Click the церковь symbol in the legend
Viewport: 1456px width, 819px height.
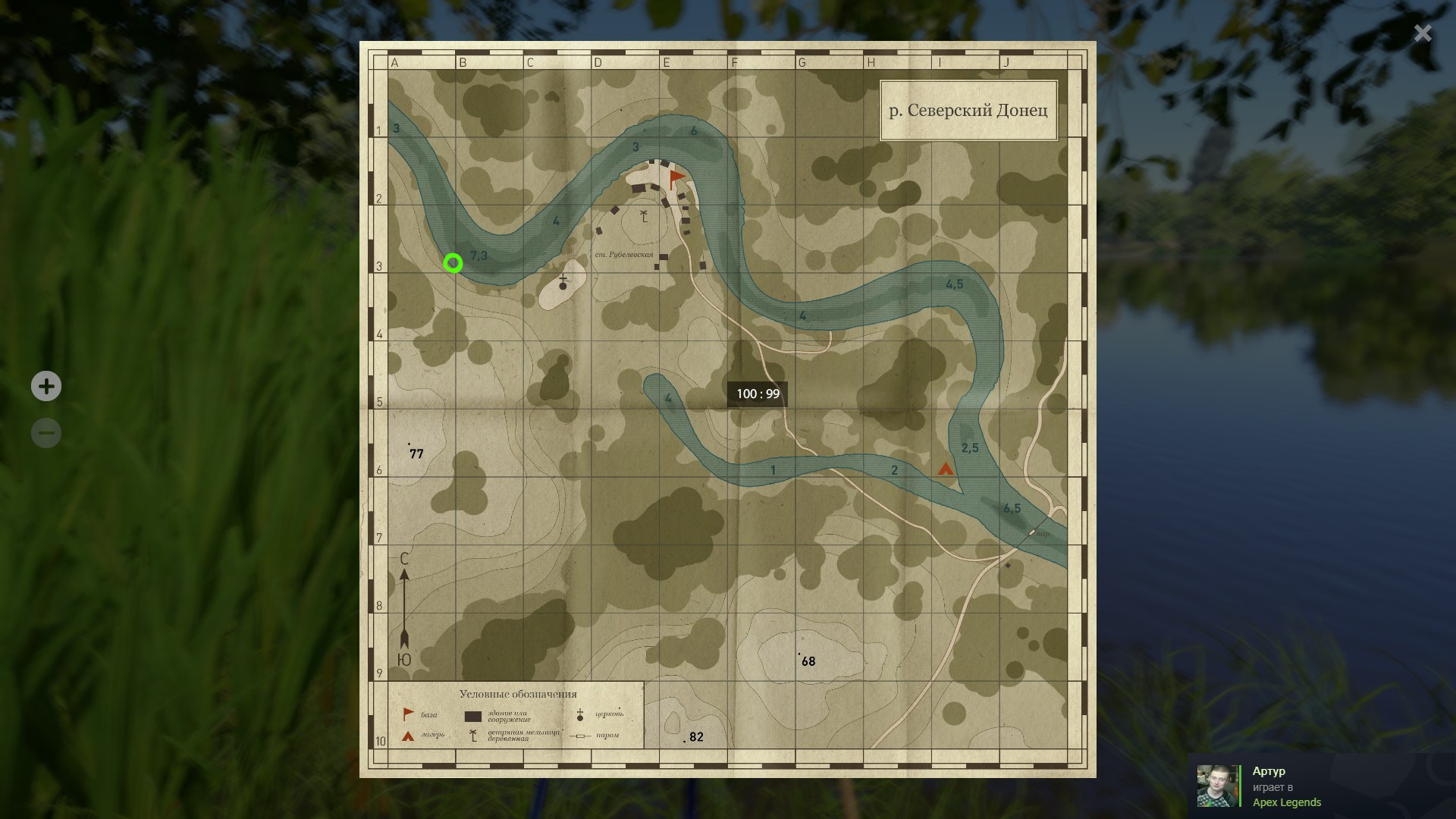click(x=579, y=713)
